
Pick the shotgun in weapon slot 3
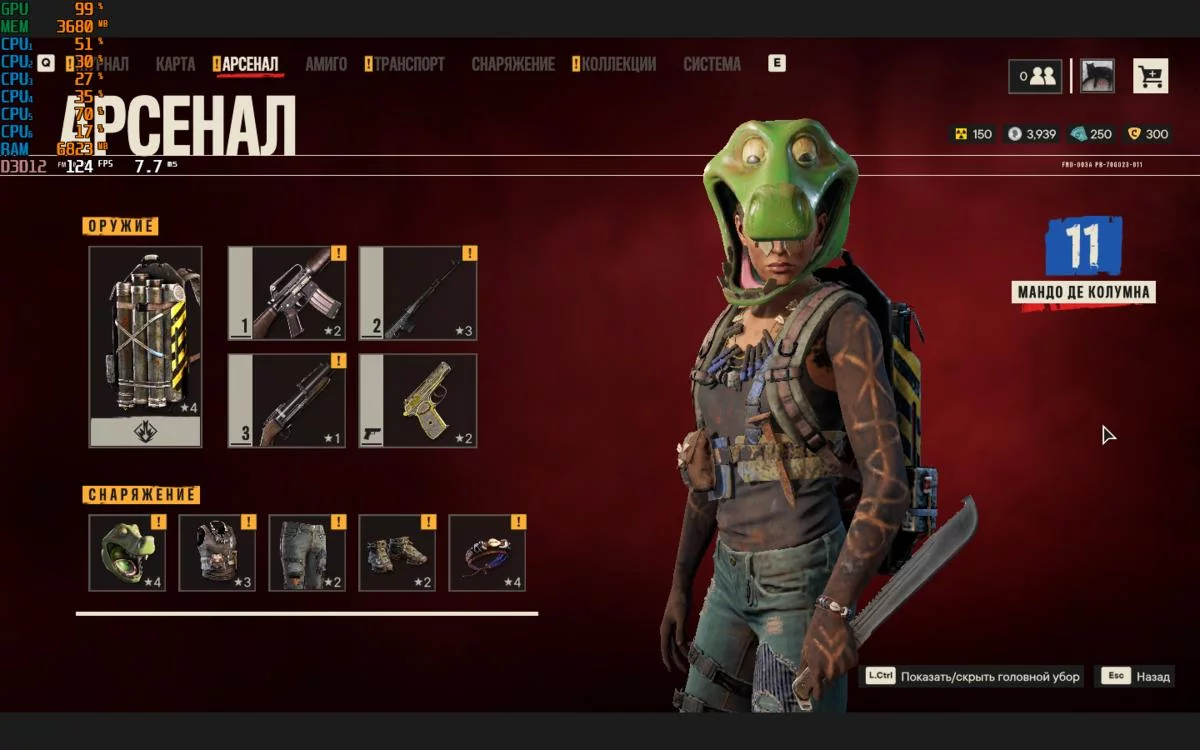tap(287, 401)
